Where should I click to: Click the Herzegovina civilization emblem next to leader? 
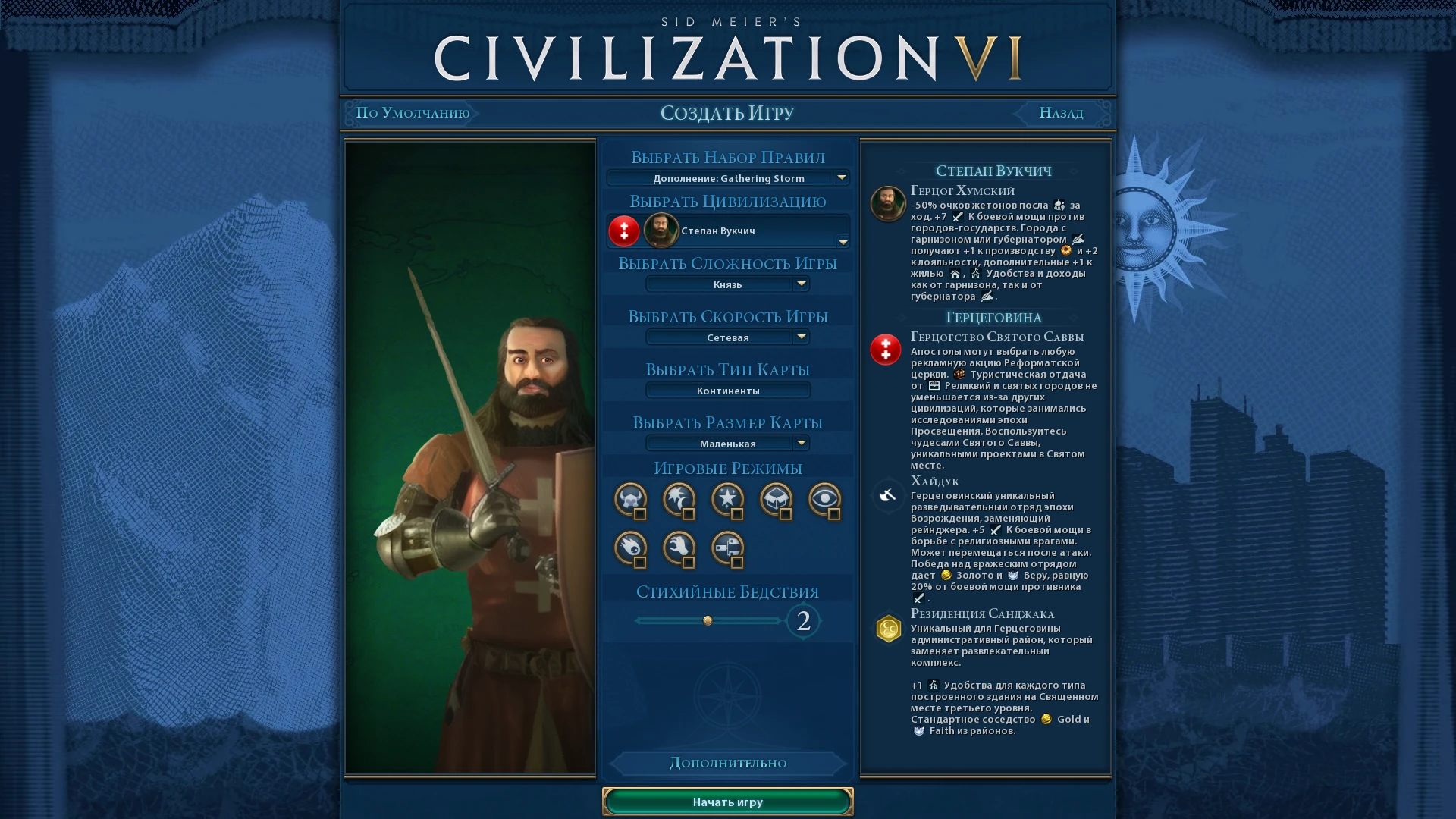tap(623, 231)
